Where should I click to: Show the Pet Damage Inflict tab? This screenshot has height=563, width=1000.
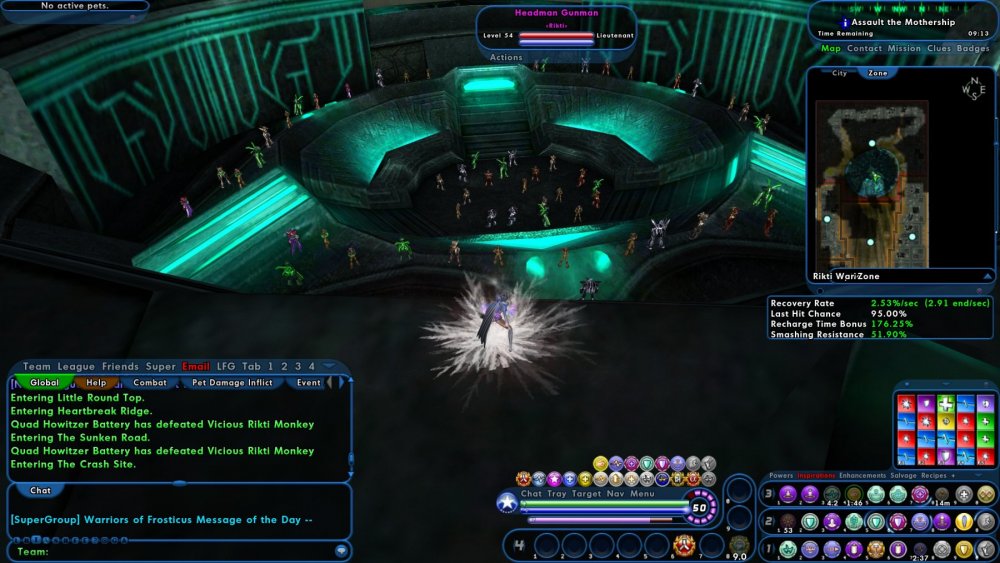click(234, 382)
